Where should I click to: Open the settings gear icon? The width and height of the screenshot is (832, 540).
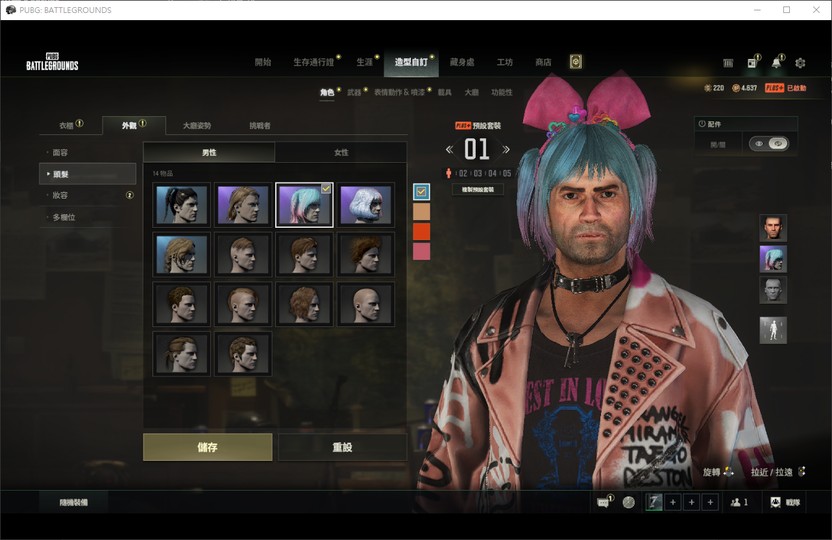(x=800, y=63)
